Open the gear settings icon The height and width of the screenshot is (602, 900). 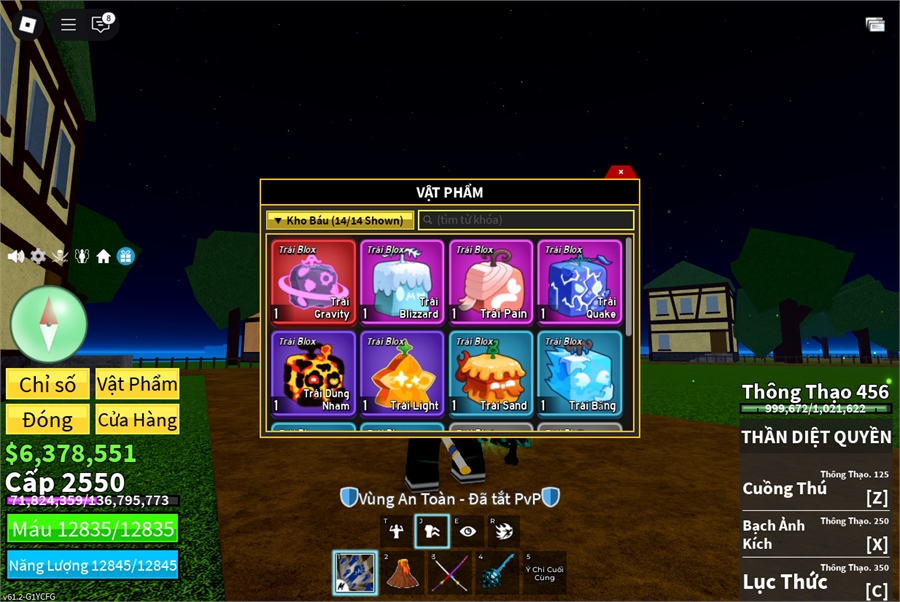coord(38,257)
